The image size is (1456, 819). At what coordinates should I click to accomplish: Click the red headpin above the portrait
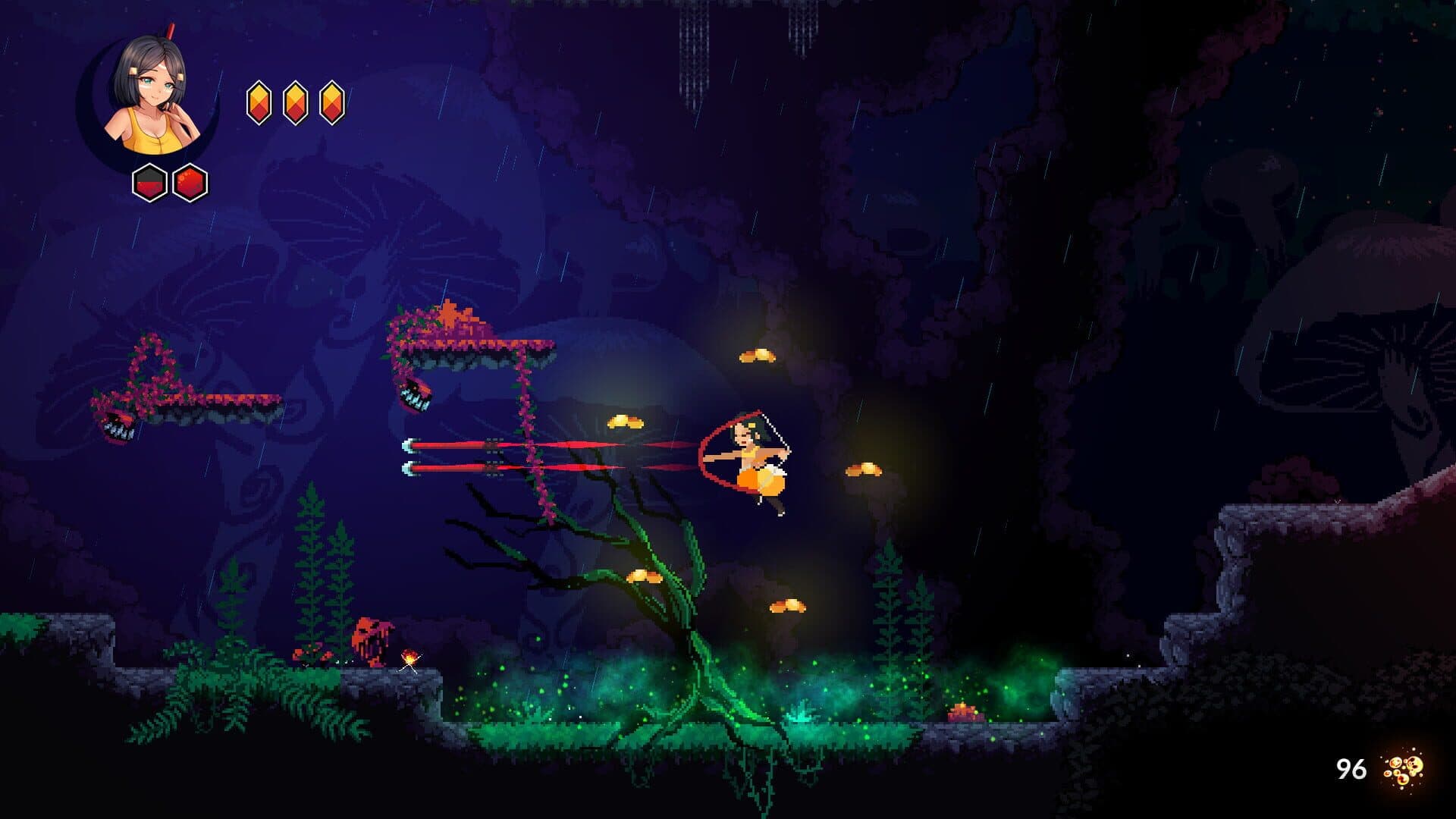pyautogui.click(x=171, y=30)
